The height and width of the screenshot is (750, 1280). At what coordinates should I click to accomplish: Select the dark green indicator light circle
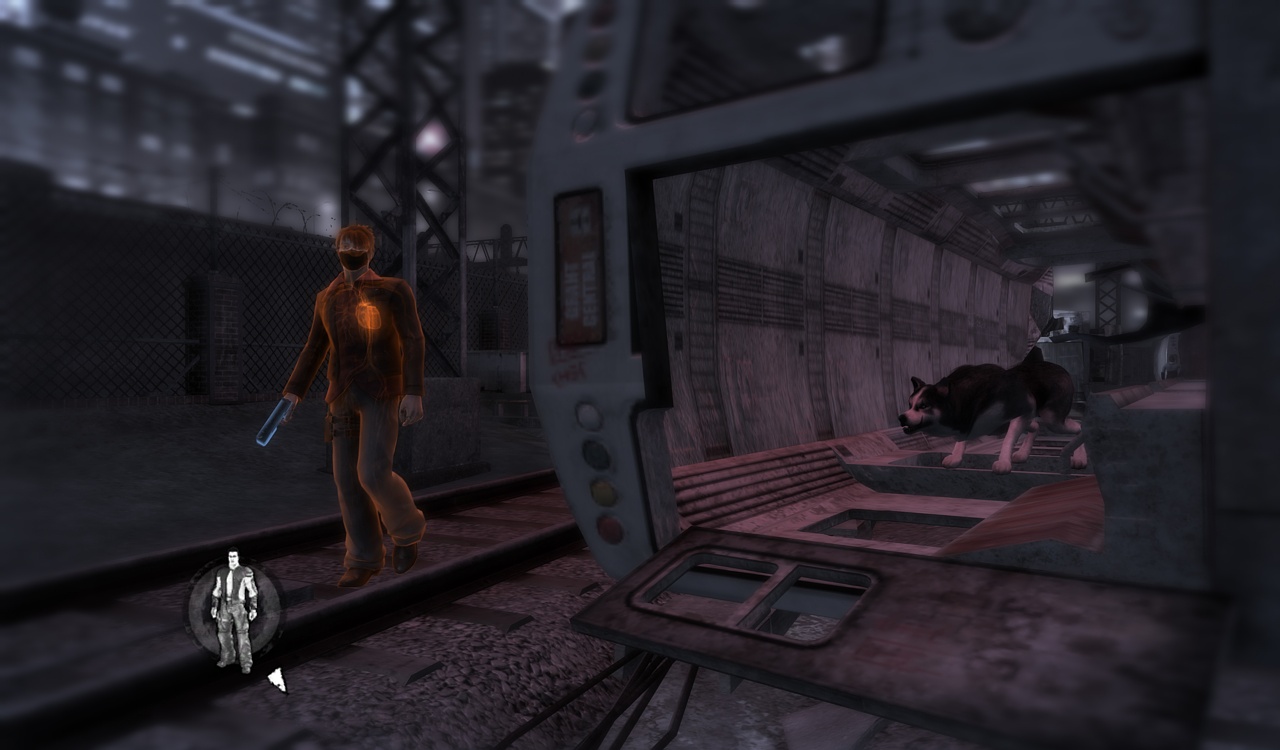[x=597, y=452]
